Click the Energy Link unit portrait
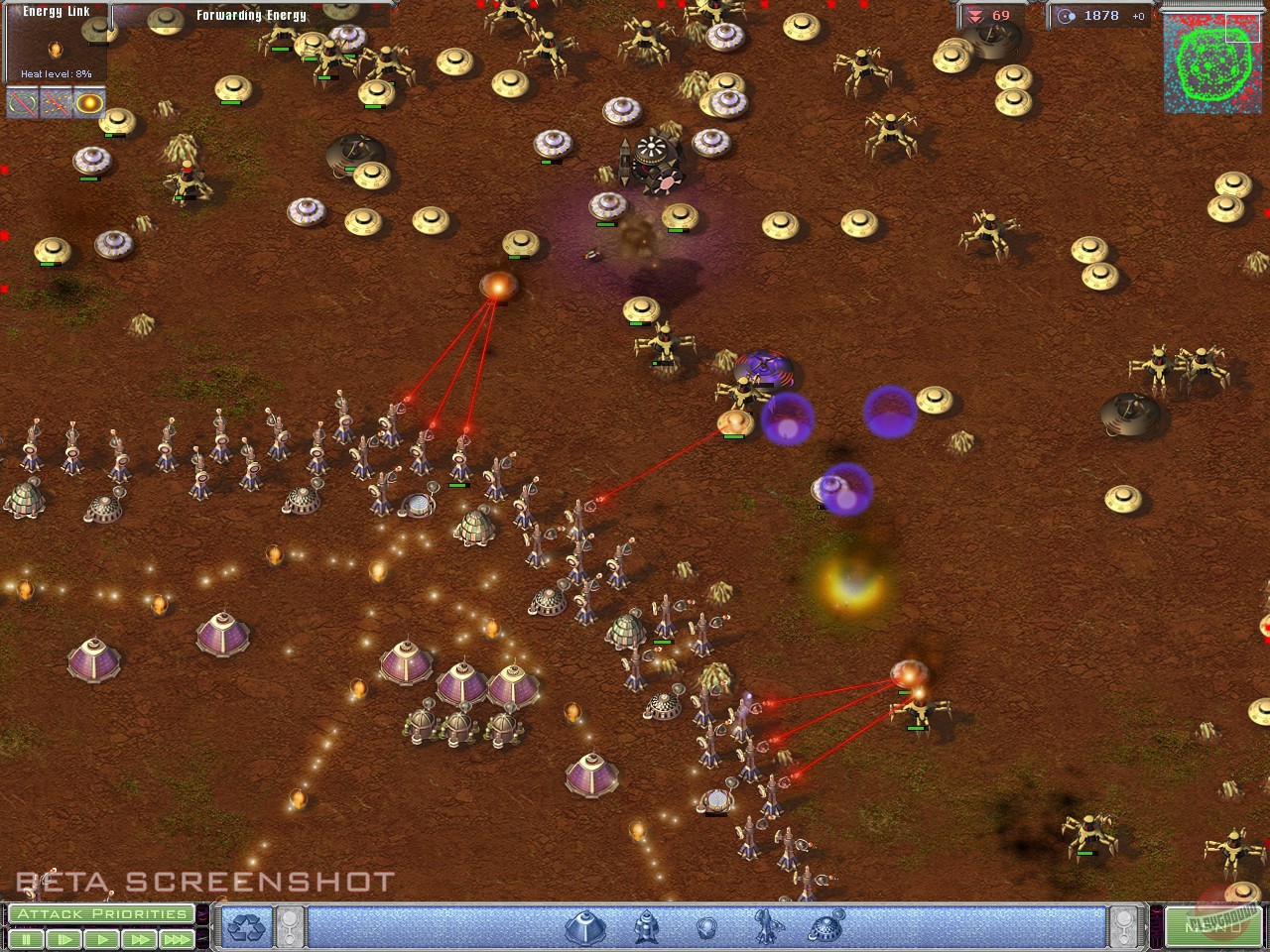 coord(55,48)
